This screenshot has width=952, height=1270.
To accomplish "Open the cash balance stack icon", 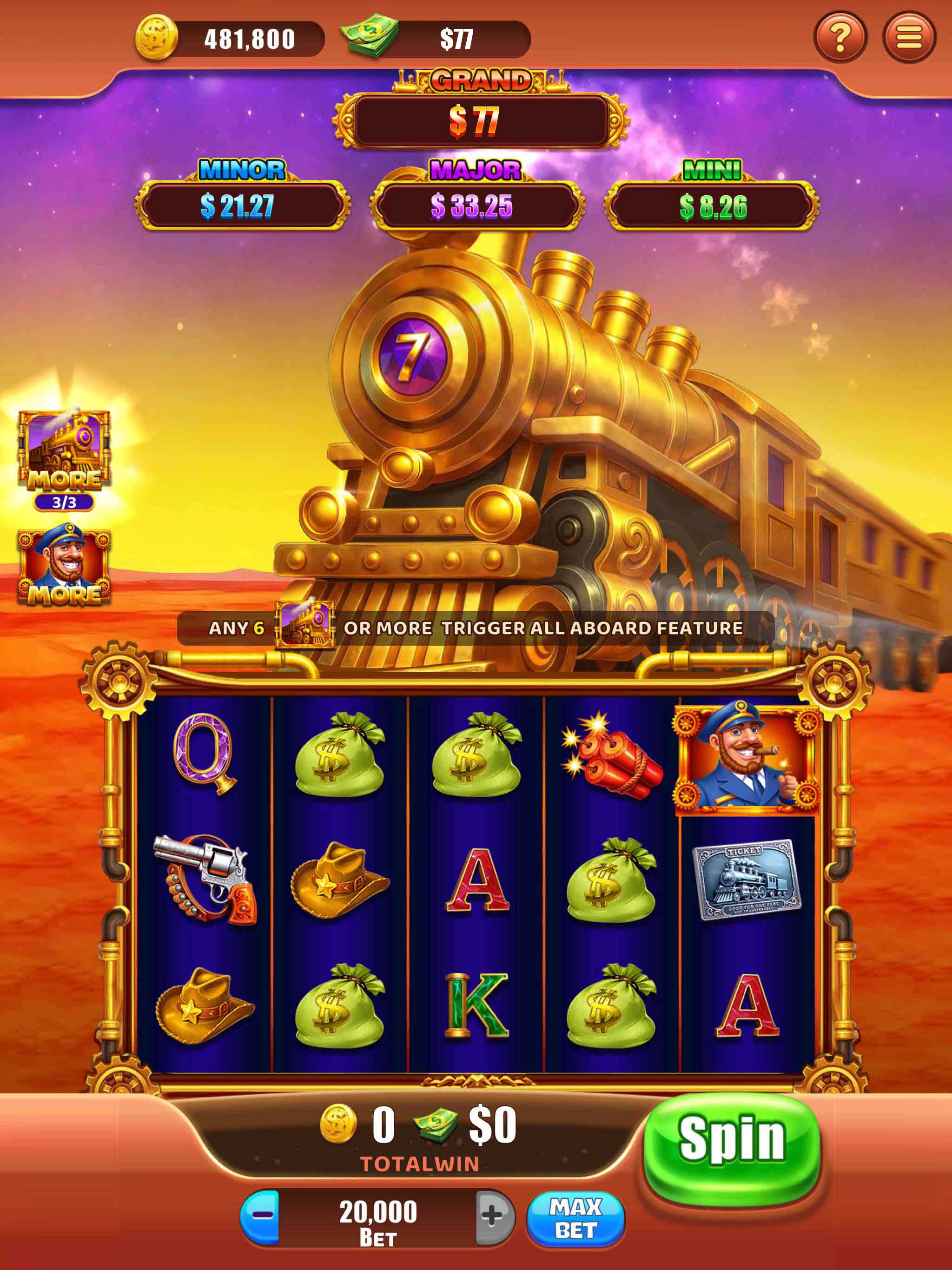I will [x=370, y=36].
